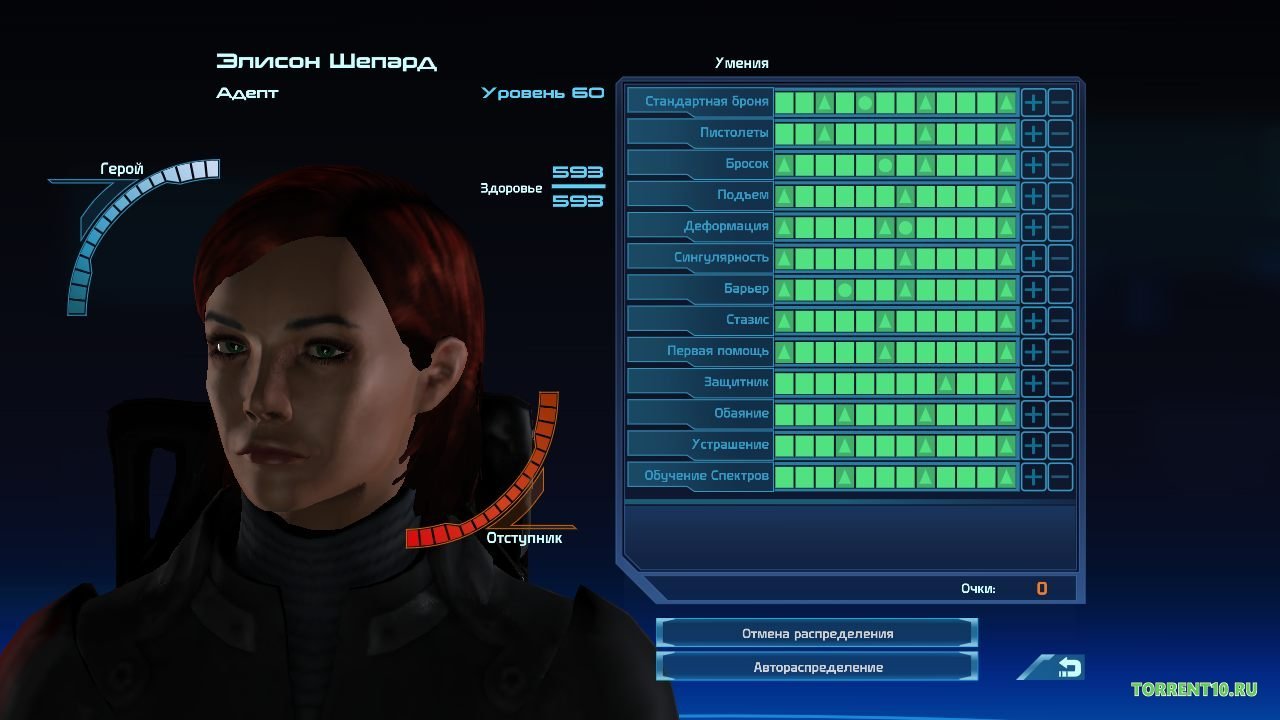This screenshot has width=1280, height=720.
Task: Select the Обаяние skill label
Action: pos(741,414)
